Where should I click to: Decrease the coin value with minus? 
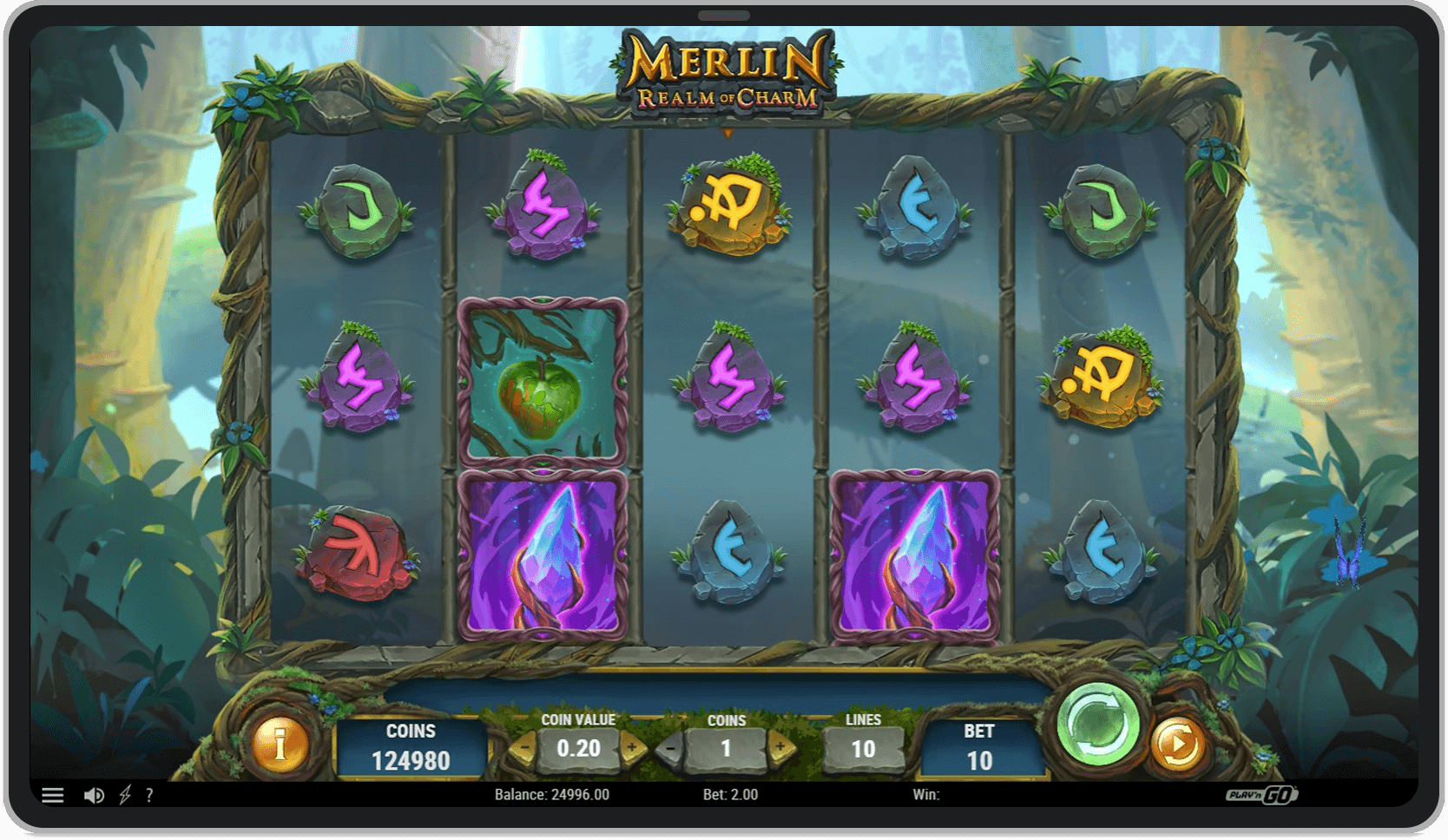(525, 748)
